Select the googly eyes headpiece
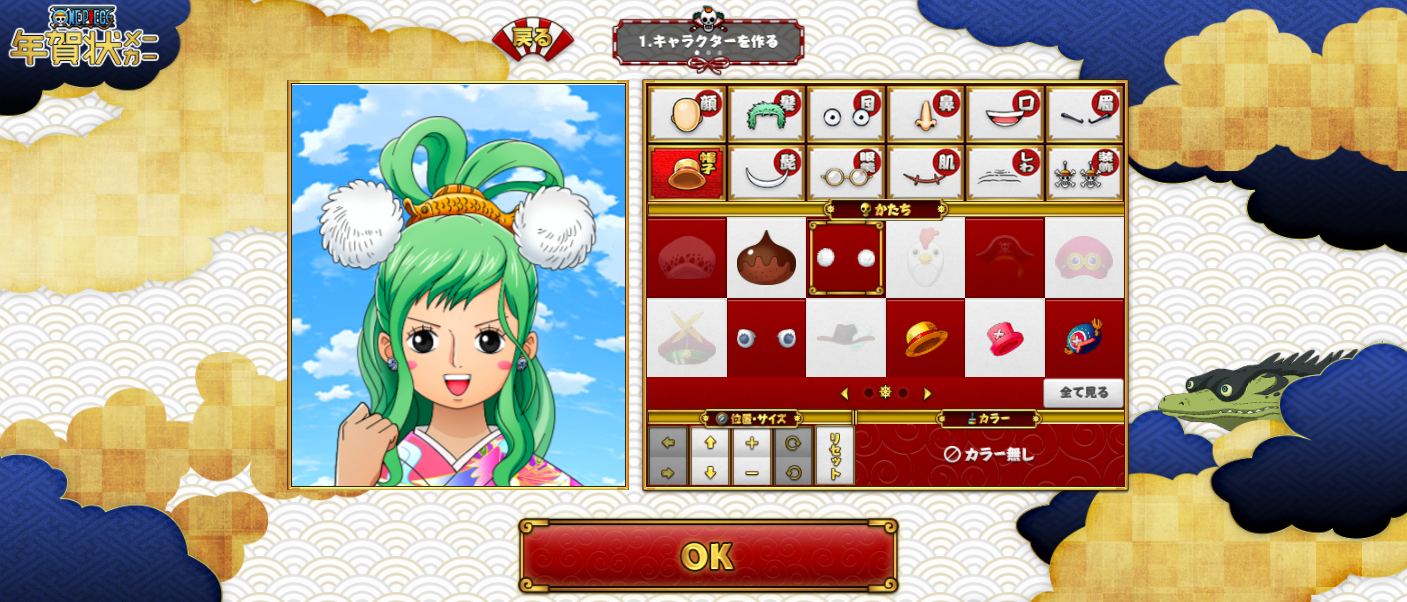Image resolution: width=1407 pixels, height=602 pixels. point(766,339)
